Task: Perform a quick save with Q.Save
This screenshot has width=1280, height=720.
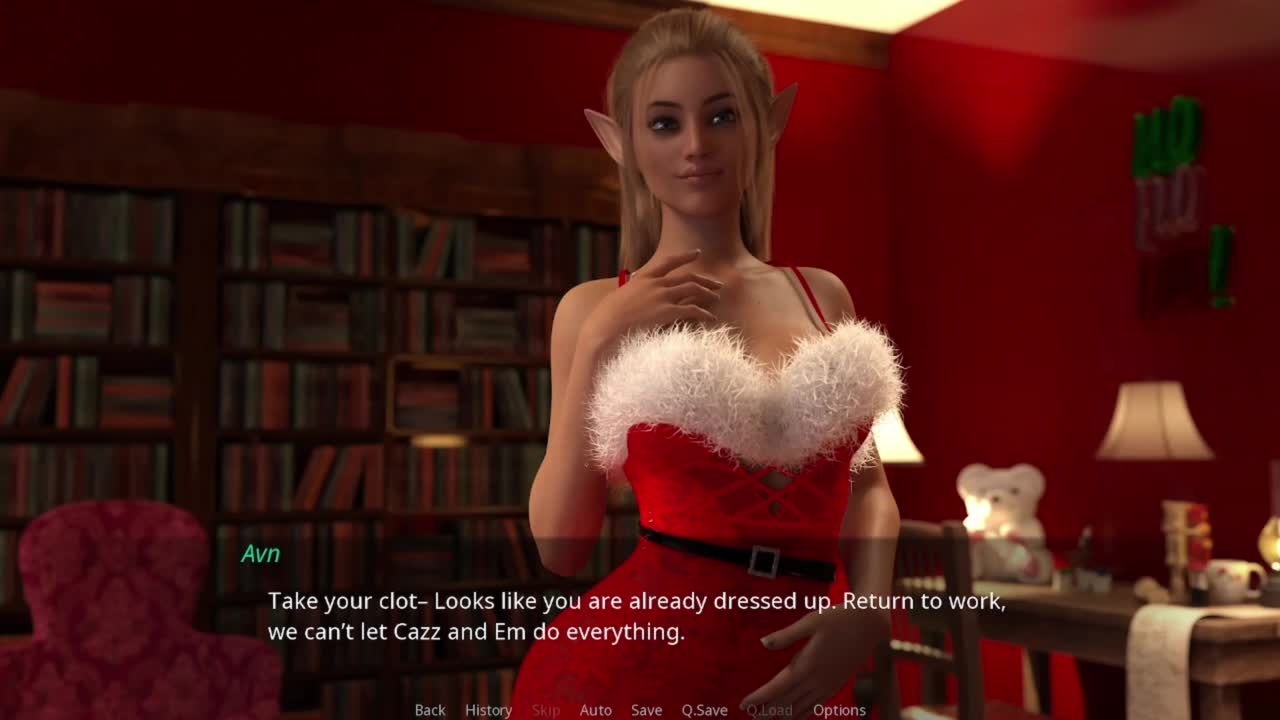Action: 704,710
